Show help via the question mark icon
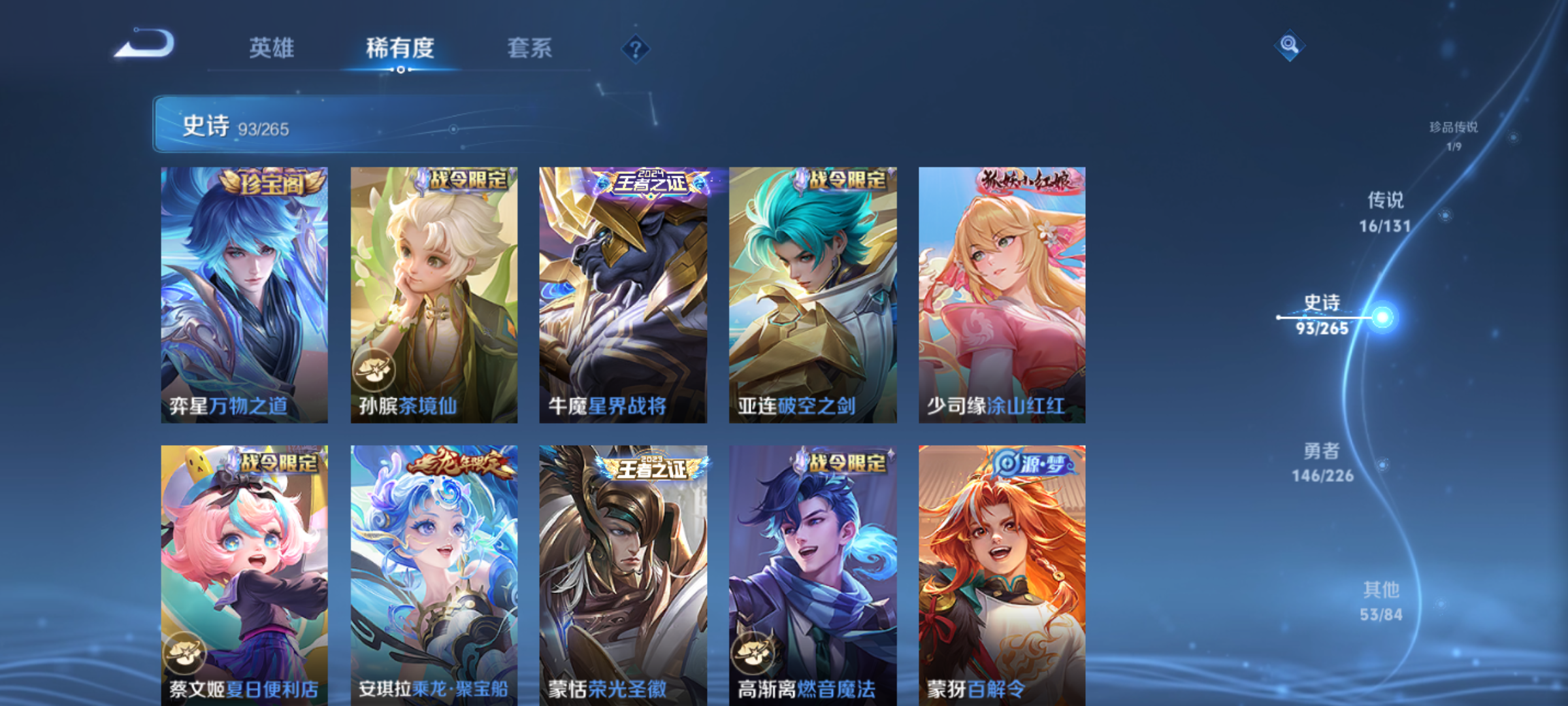The image size is (1568, 706). [x=635, y=48]
